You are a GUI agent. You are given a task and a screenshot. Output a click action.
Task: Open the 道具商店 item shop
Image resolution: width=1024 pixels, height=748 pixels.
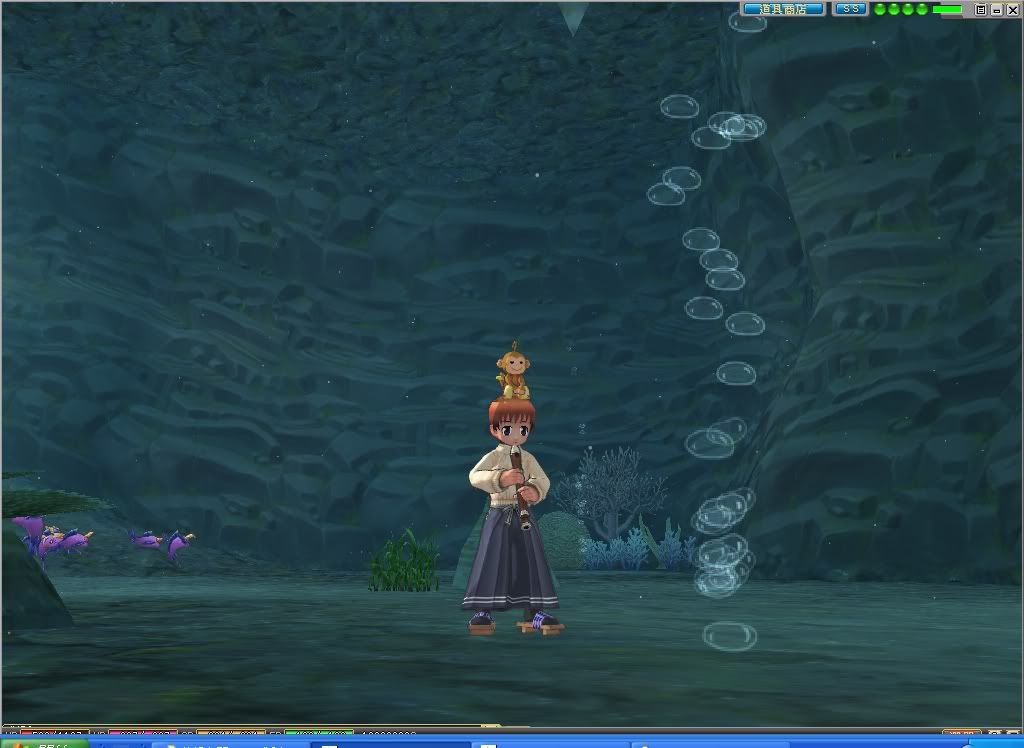pos(783,9)
